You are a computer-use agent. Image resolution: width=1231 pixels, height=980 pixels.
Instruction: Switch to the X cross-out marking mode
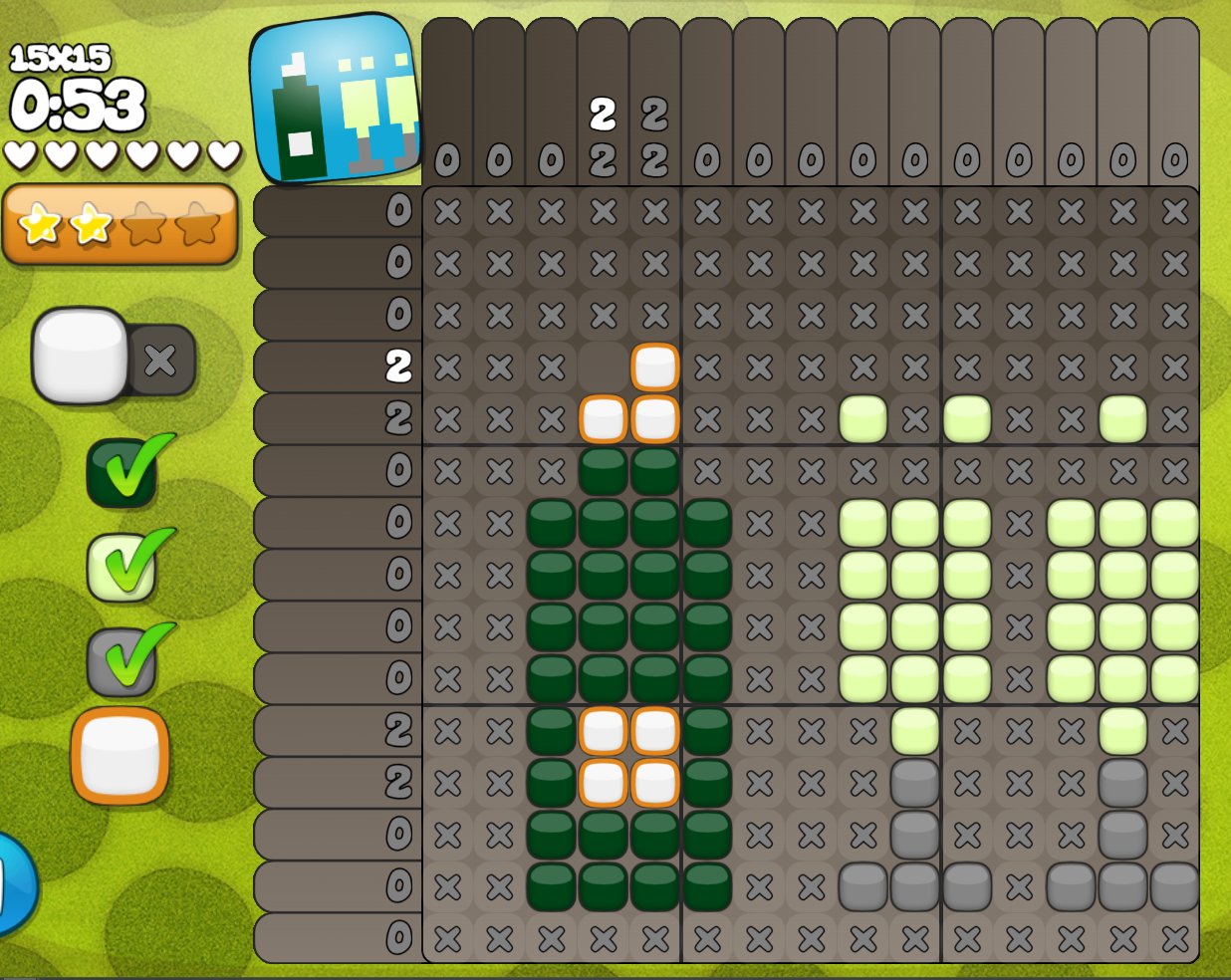click(161, 360)
